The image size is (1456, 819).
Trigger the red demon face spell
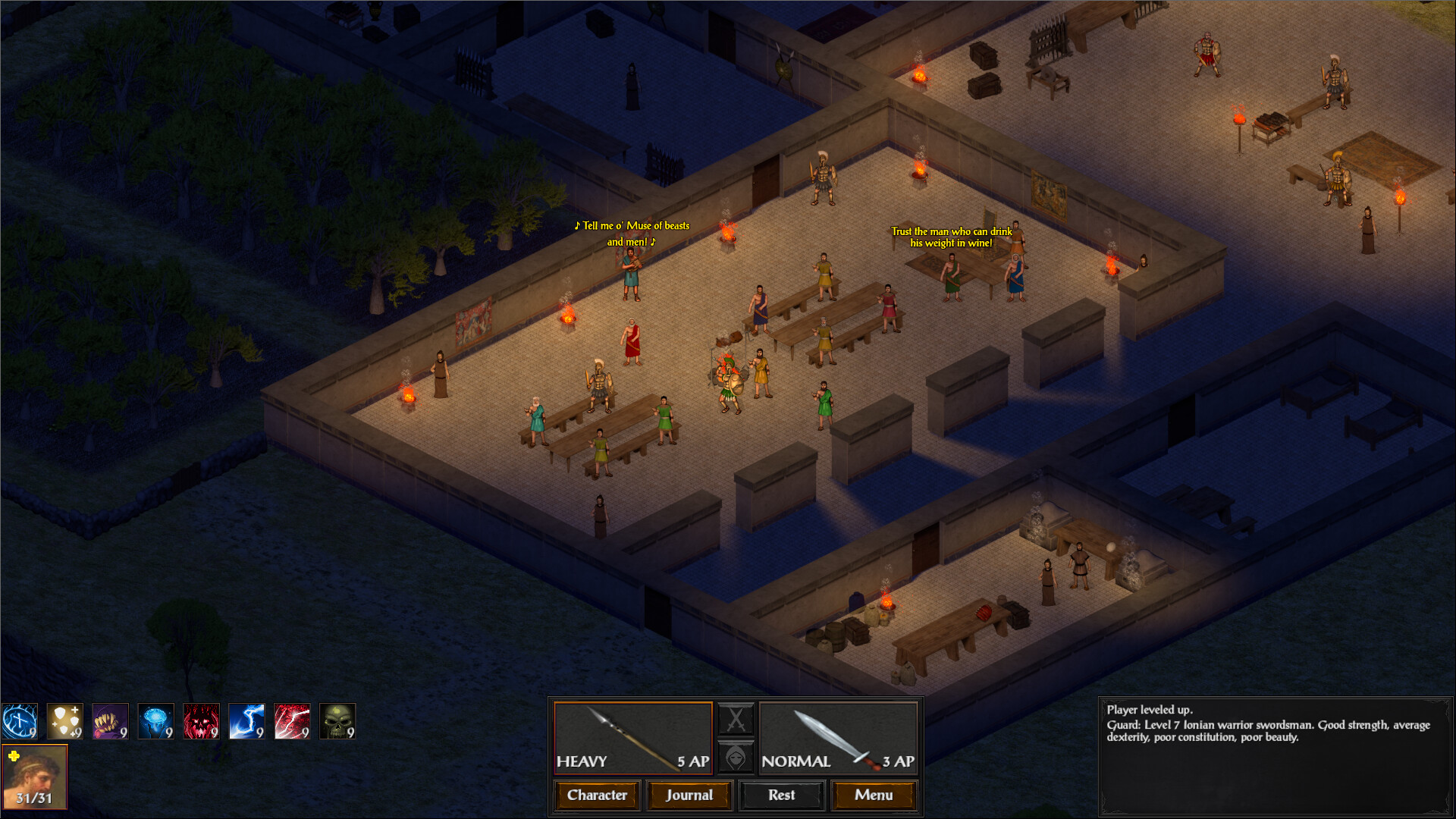tap(200, 721)
